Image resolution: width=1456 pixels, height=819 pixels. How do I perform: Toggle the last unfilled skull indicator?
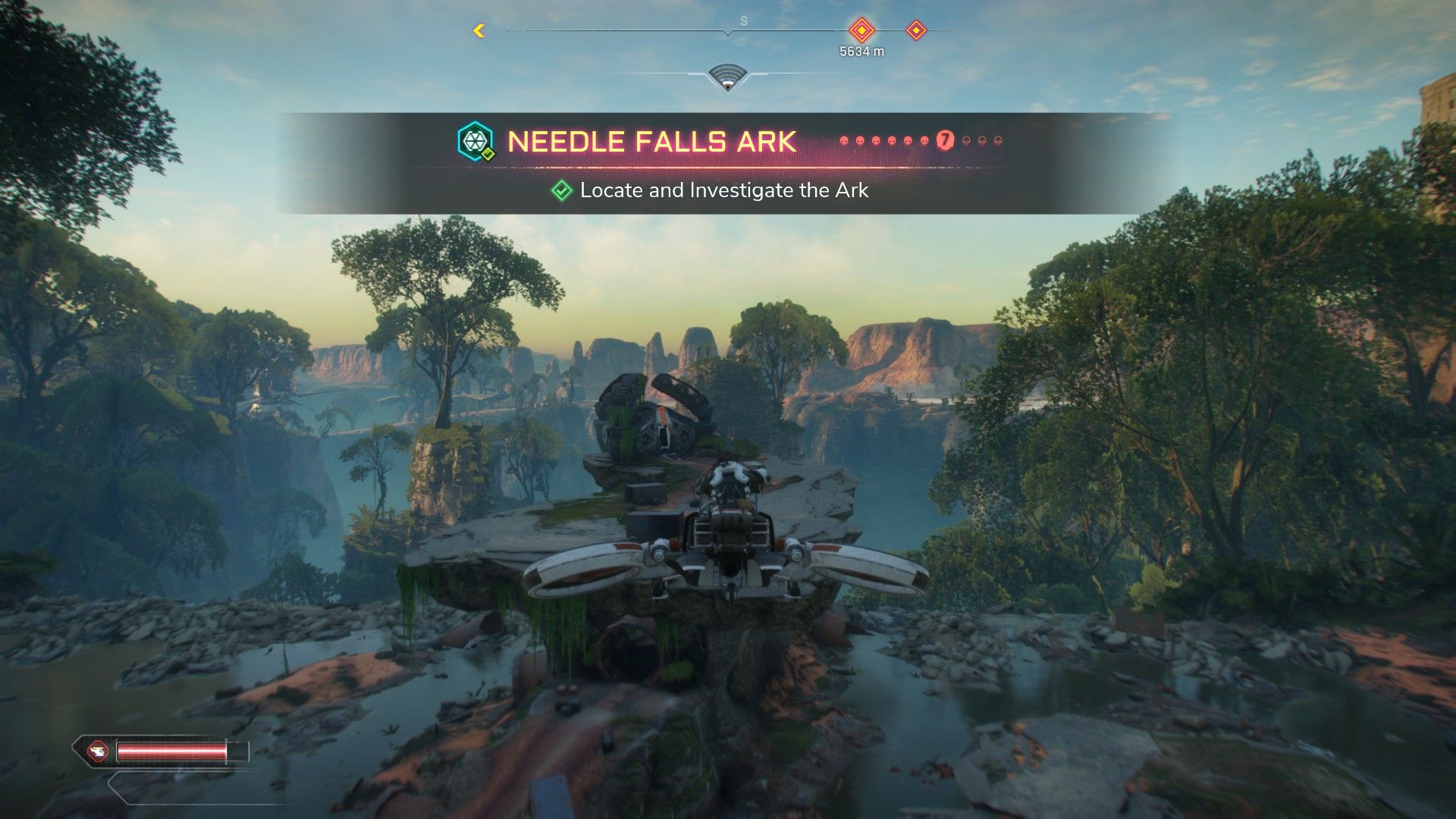998,140
